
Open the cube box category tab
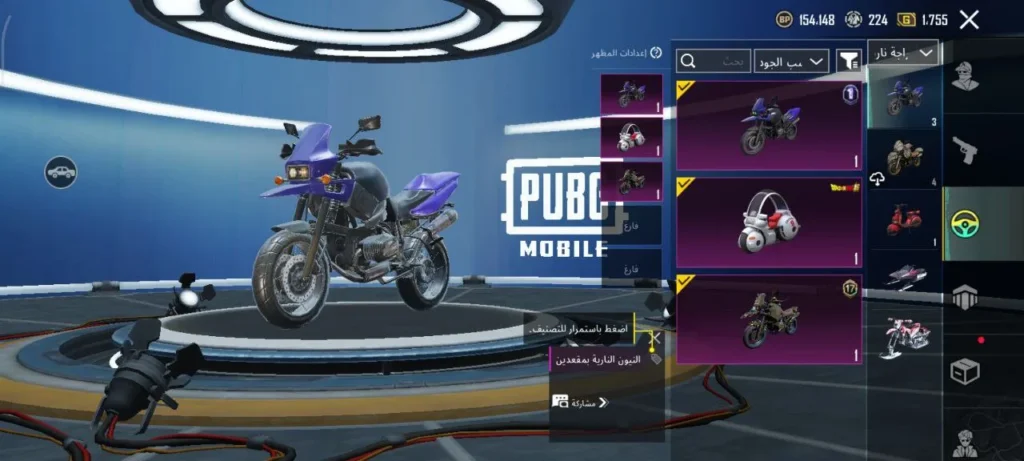click(964, 372)
